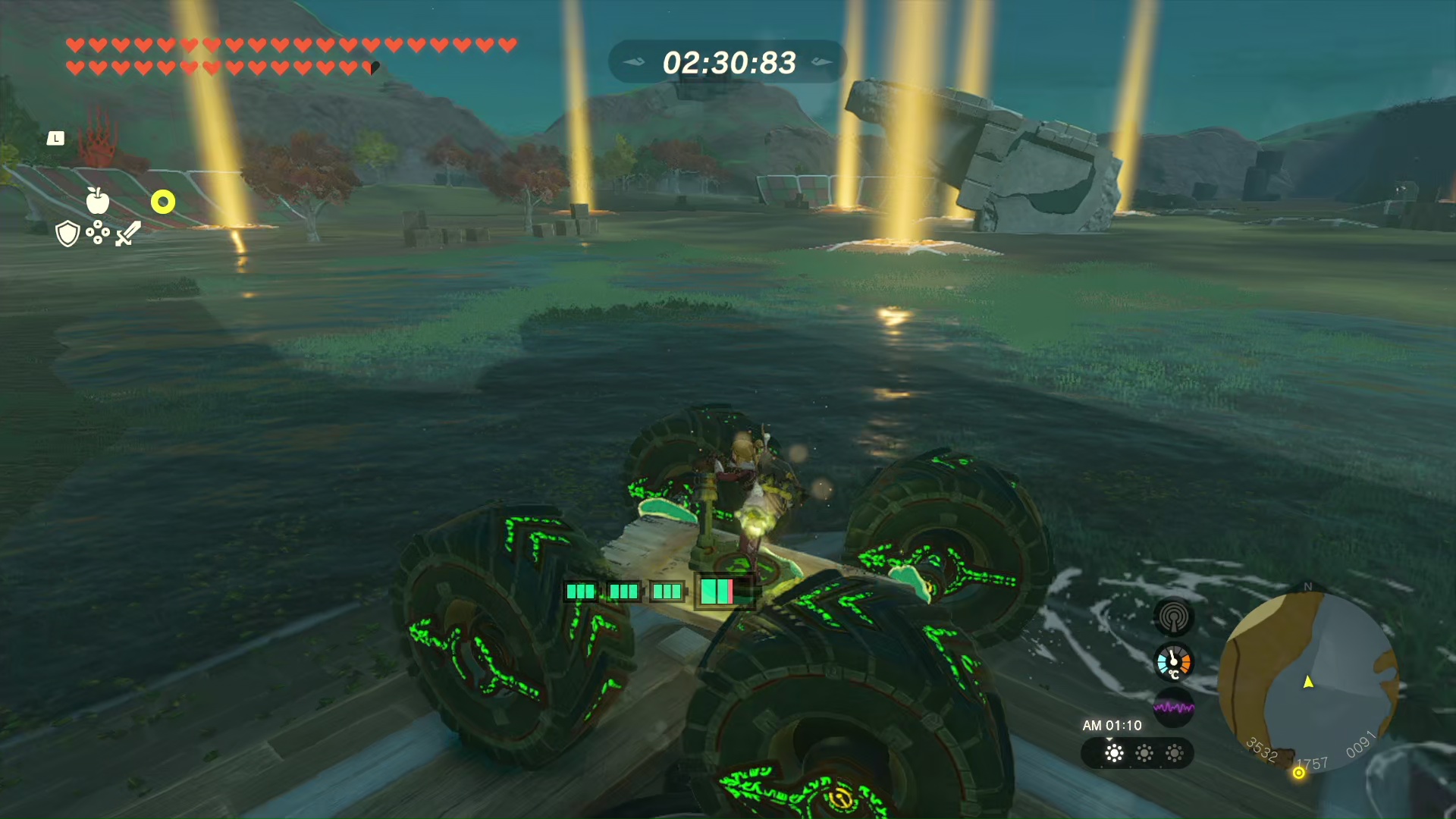Click the purple noise level meter

click(x=1173, y=708)
